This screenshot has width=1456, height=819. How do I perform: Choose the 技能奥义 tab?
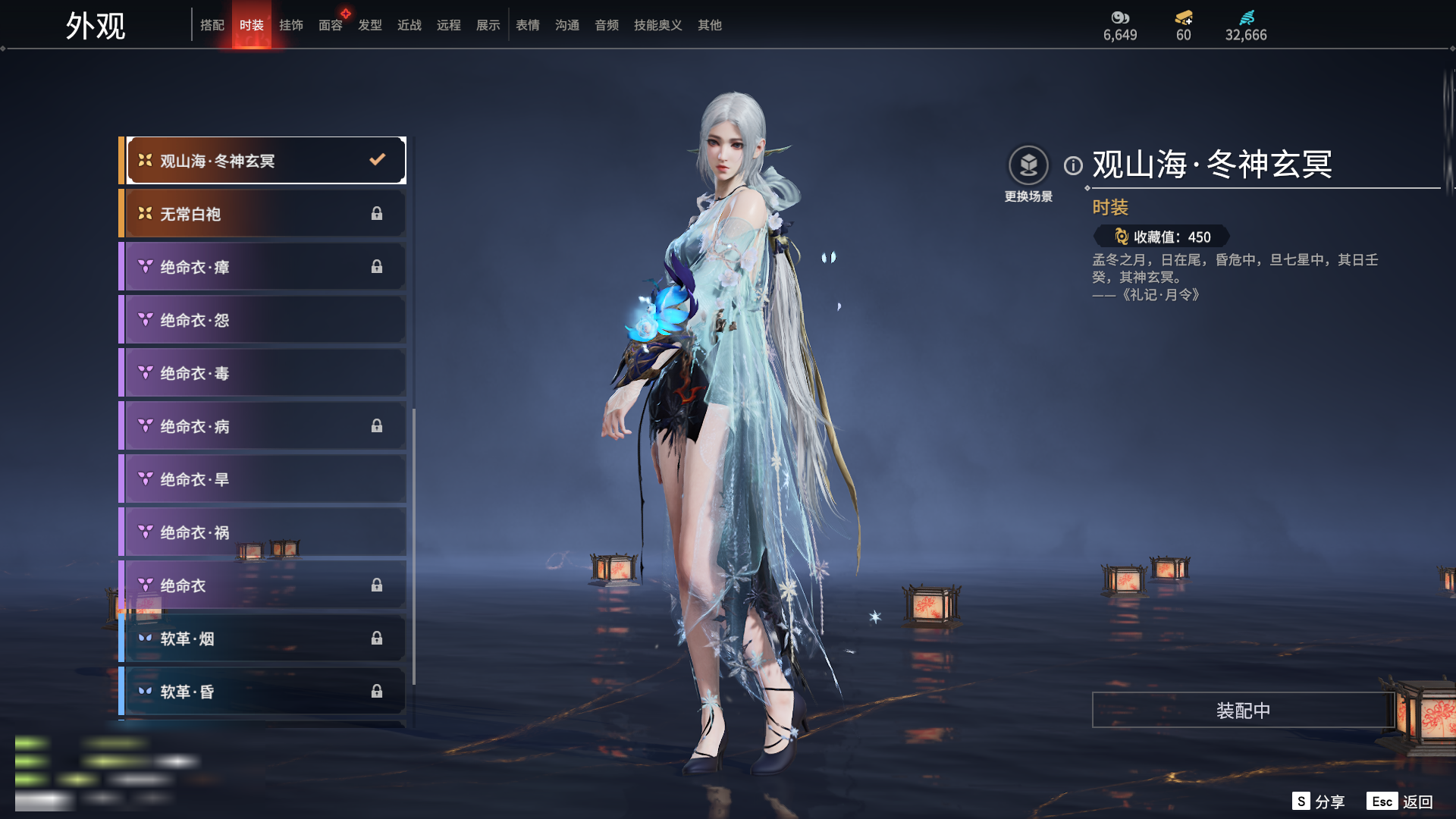coord(657,25)
